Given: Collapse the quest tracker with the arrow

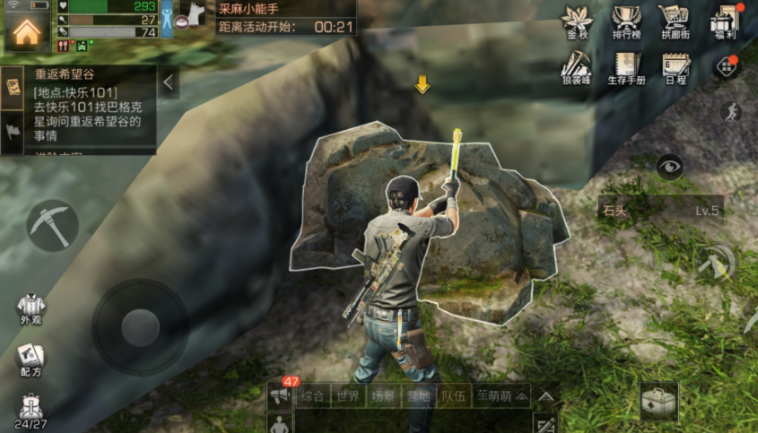Looking at the screenshot, I should 168,82.
